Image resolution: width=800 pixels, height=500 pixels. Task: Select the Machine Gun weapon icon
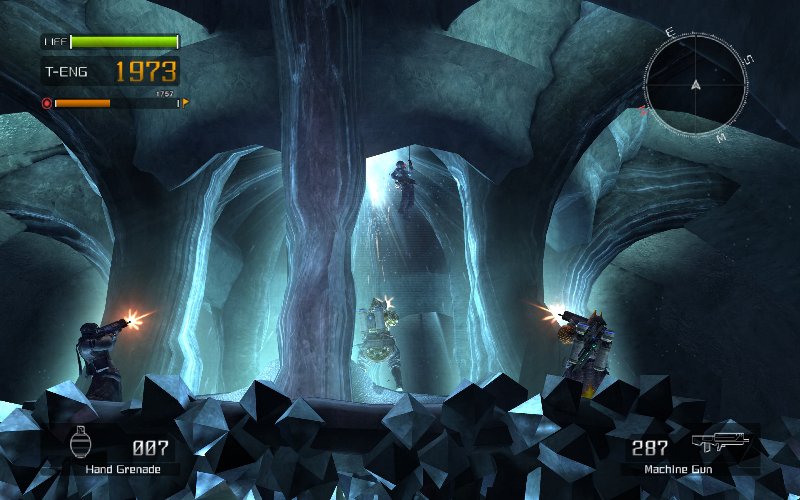coord(719,443)
